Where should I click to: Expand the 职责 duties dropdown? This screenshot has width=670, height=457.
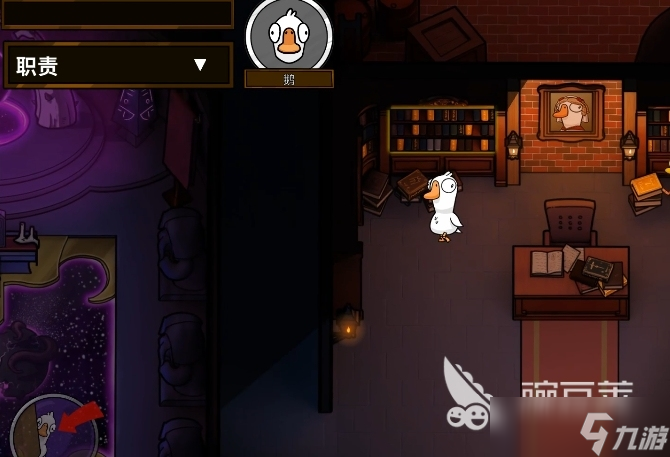click(x=199, y=65)
